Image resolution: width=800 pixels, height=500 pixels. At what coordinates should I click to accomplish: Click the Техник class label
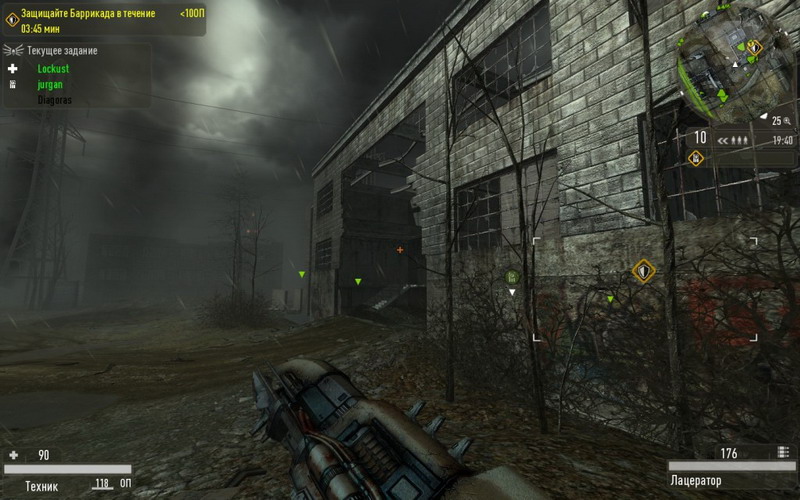[x=41, y=486]
